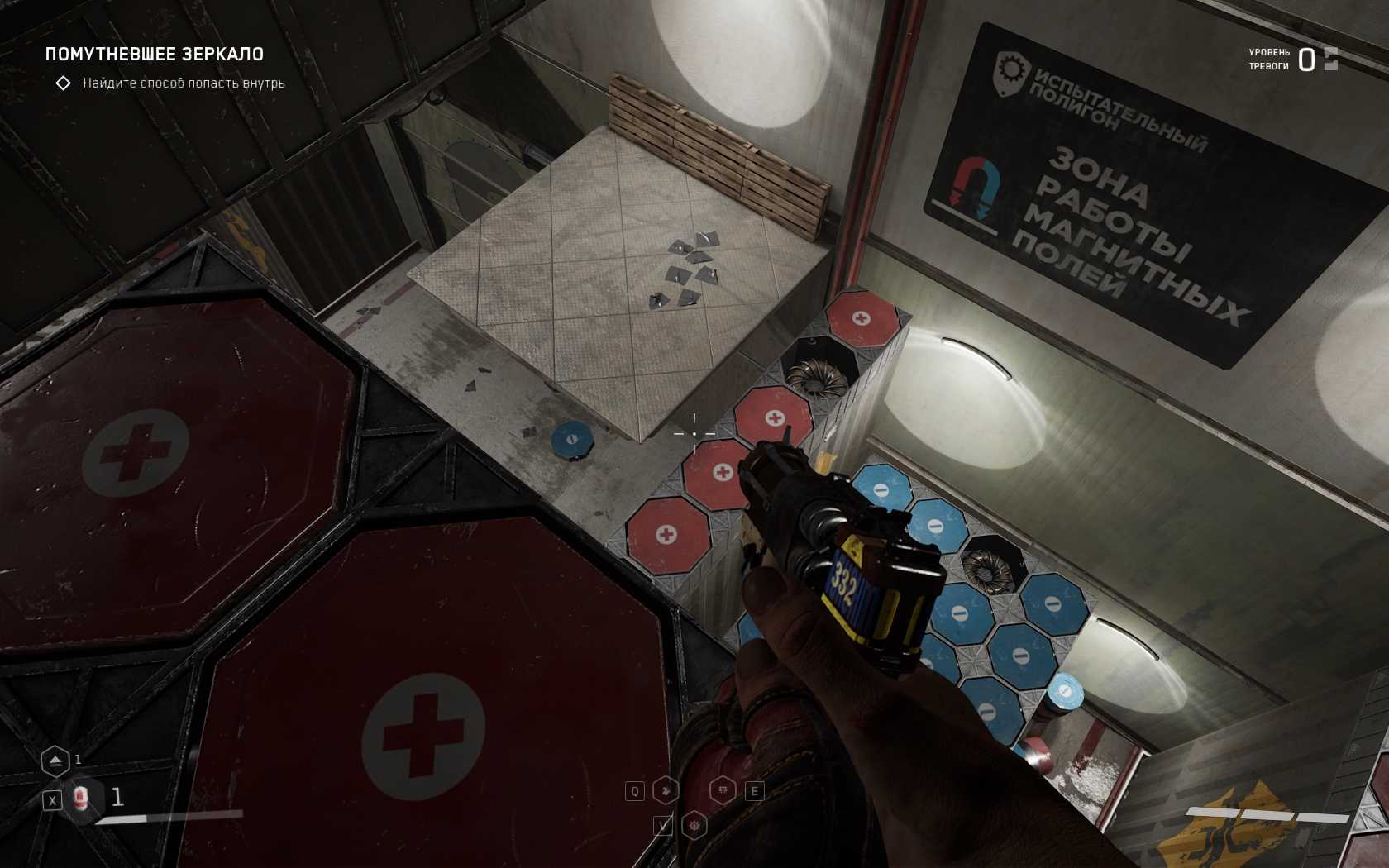Select the red health capsule item

[80, 799]
